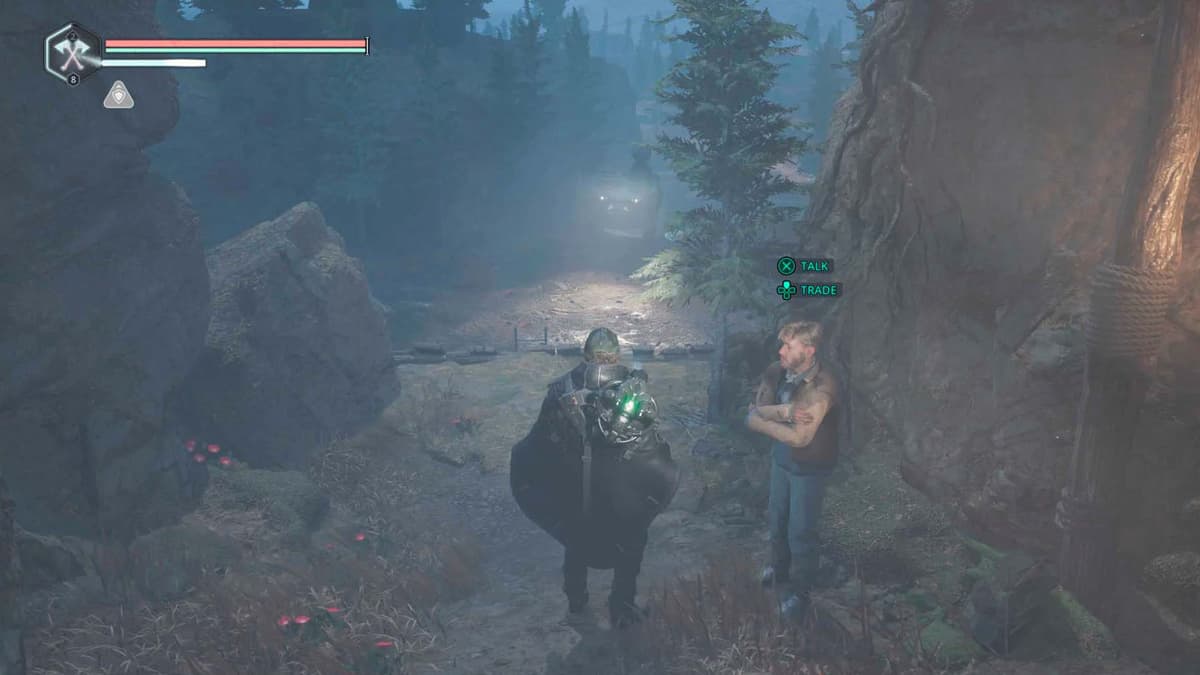The image size is (1200, 675).
Task: Click the triangular eye status icon
Action: coord(118,96)
